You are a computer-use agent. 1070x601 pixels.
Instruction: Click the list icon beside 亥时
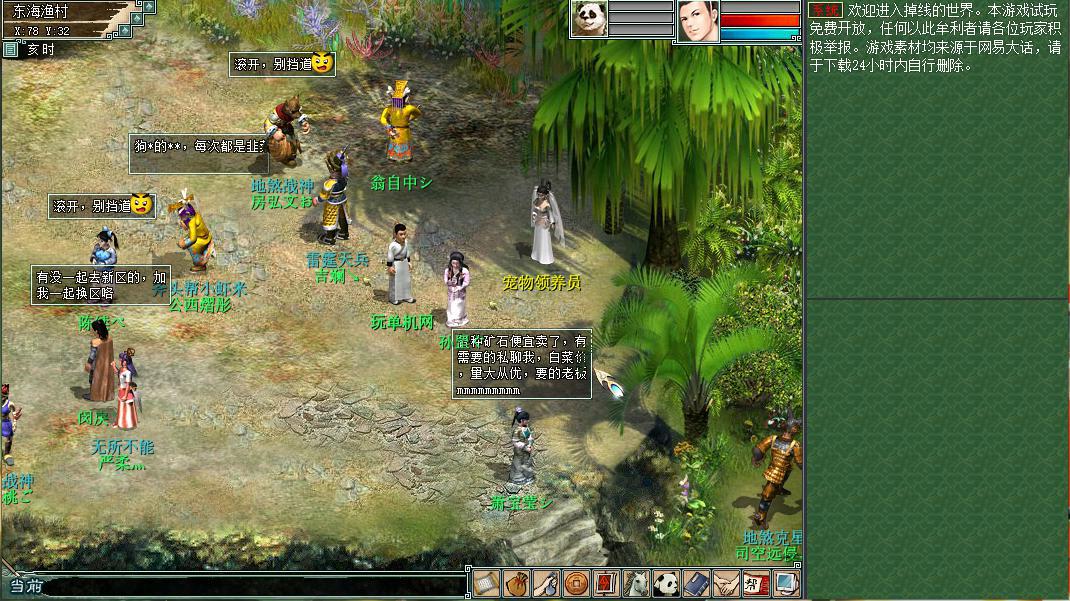pos(11,49)
